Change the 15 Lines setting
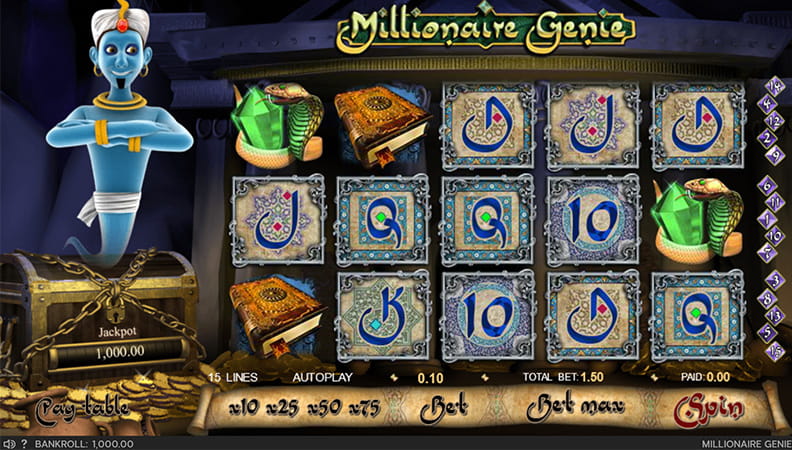 233,378
